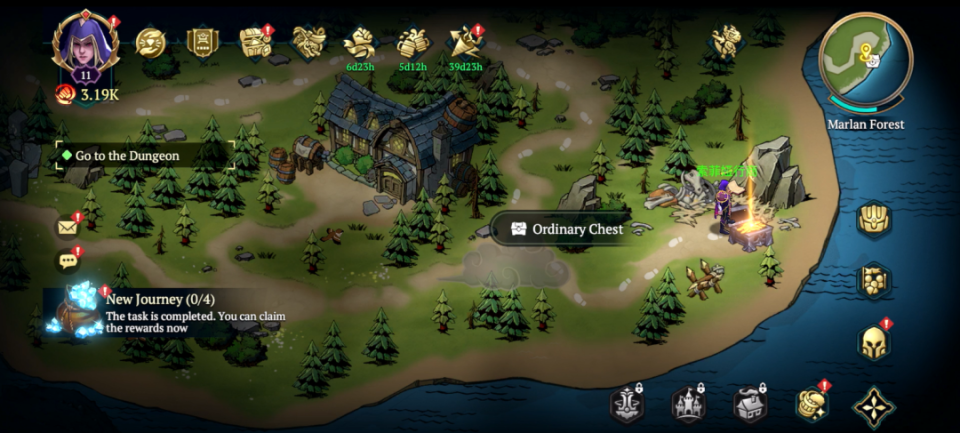The image size is (960, 433).
Task: Open the mail envelope icon
Action: point(68,227)
